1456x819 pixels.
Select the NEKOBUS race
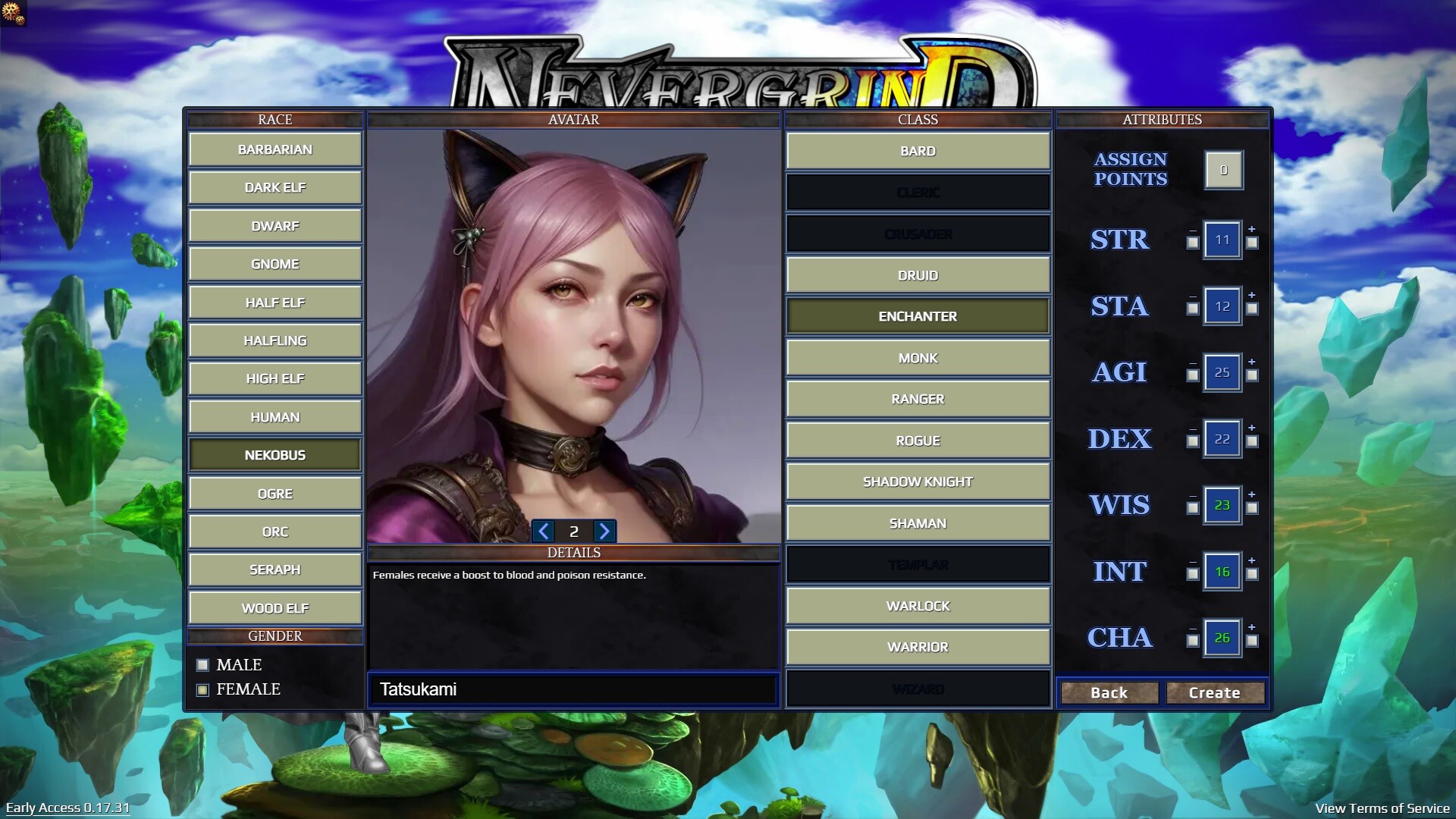pyautogui.click(x=275, y=454)
